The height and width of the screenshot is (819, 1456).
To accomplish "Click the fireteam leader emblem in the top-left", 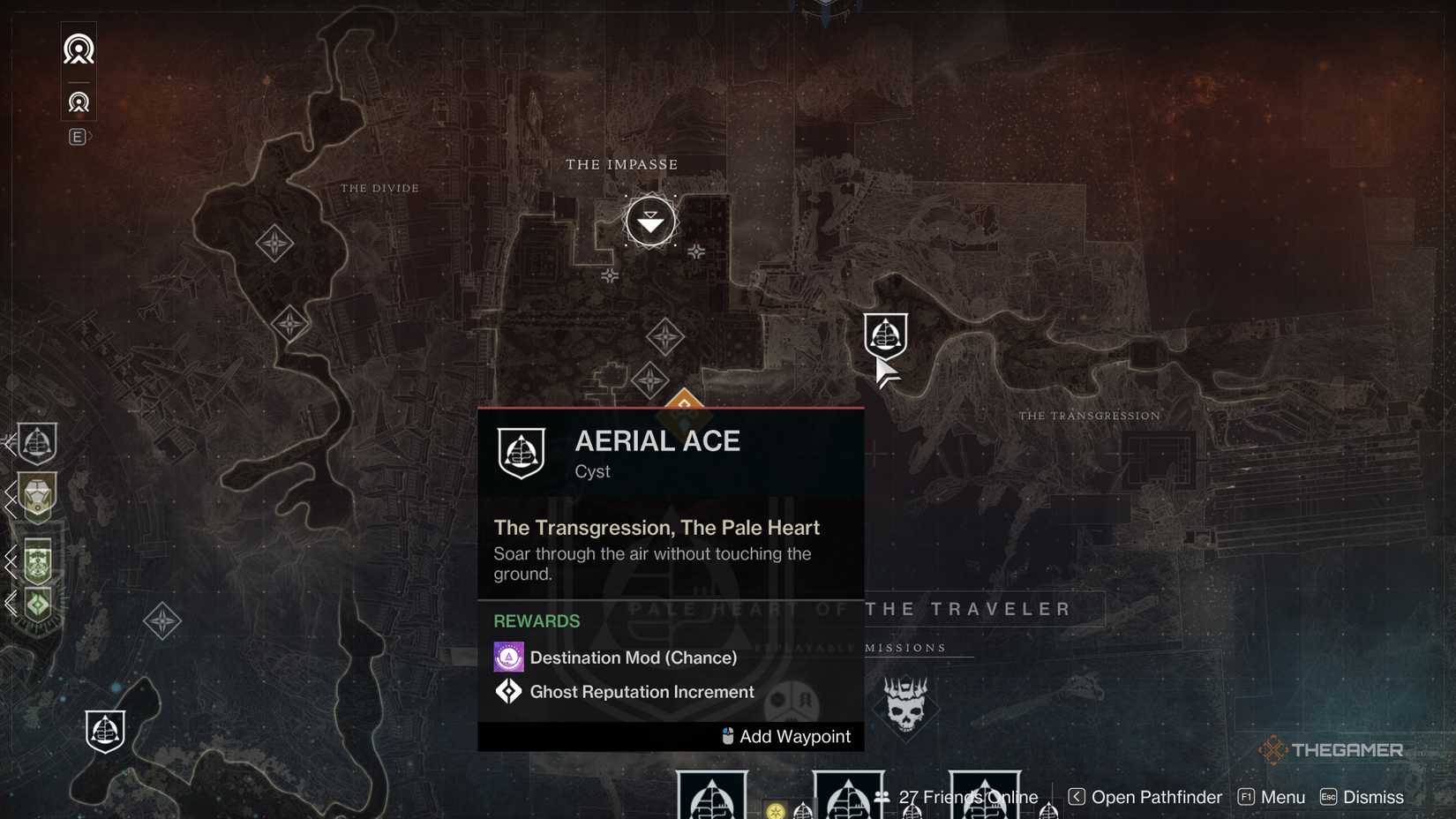I will pyautogui.click(x=79, y=49).
